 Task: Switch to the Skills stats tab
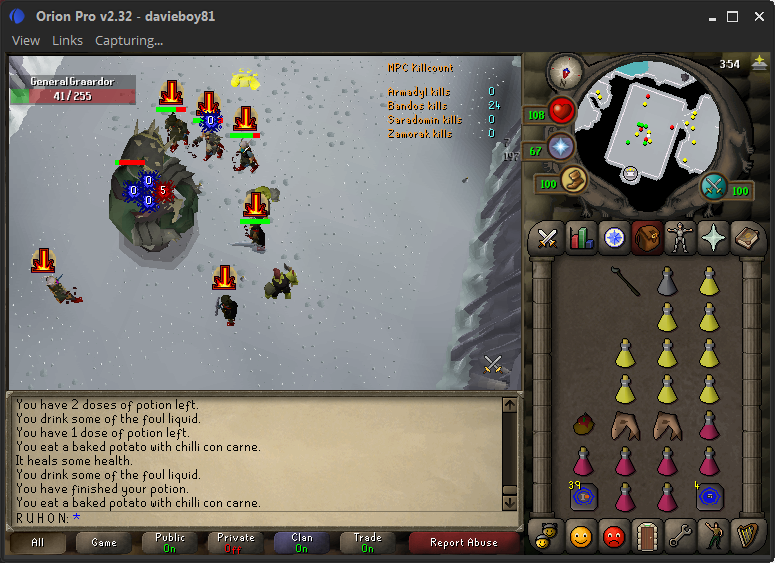pos(580,237)
